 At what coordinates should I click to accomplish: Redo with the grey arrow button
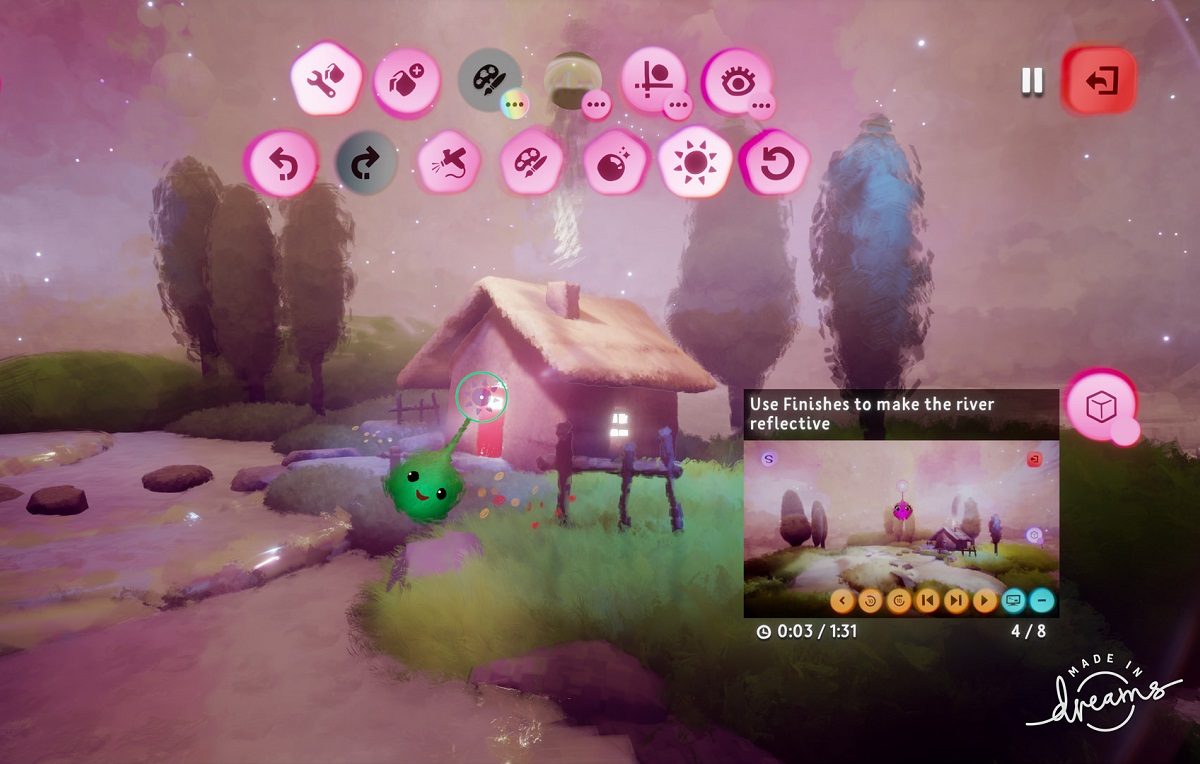[365, 163]
